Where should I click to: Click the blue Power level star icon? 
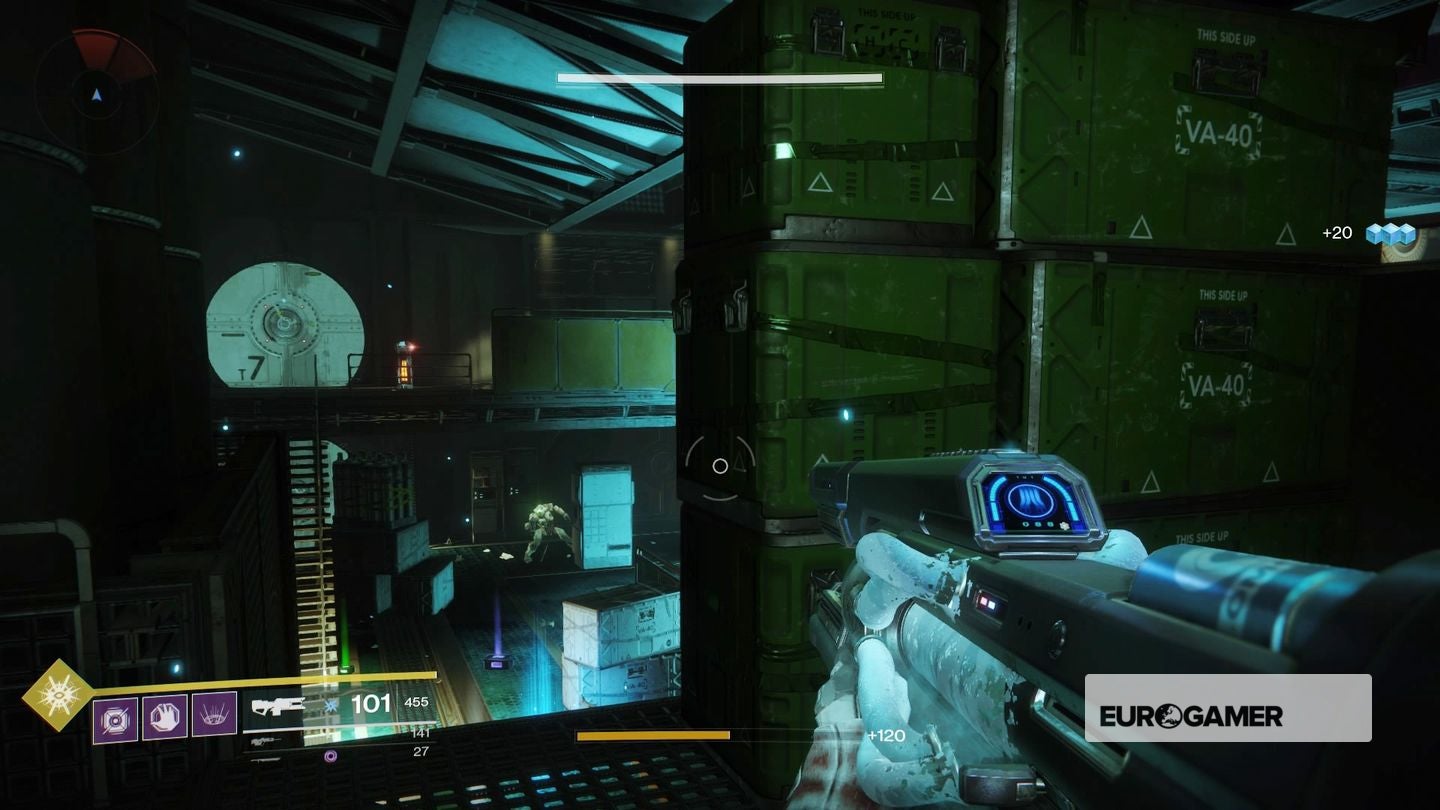[329, 704]
